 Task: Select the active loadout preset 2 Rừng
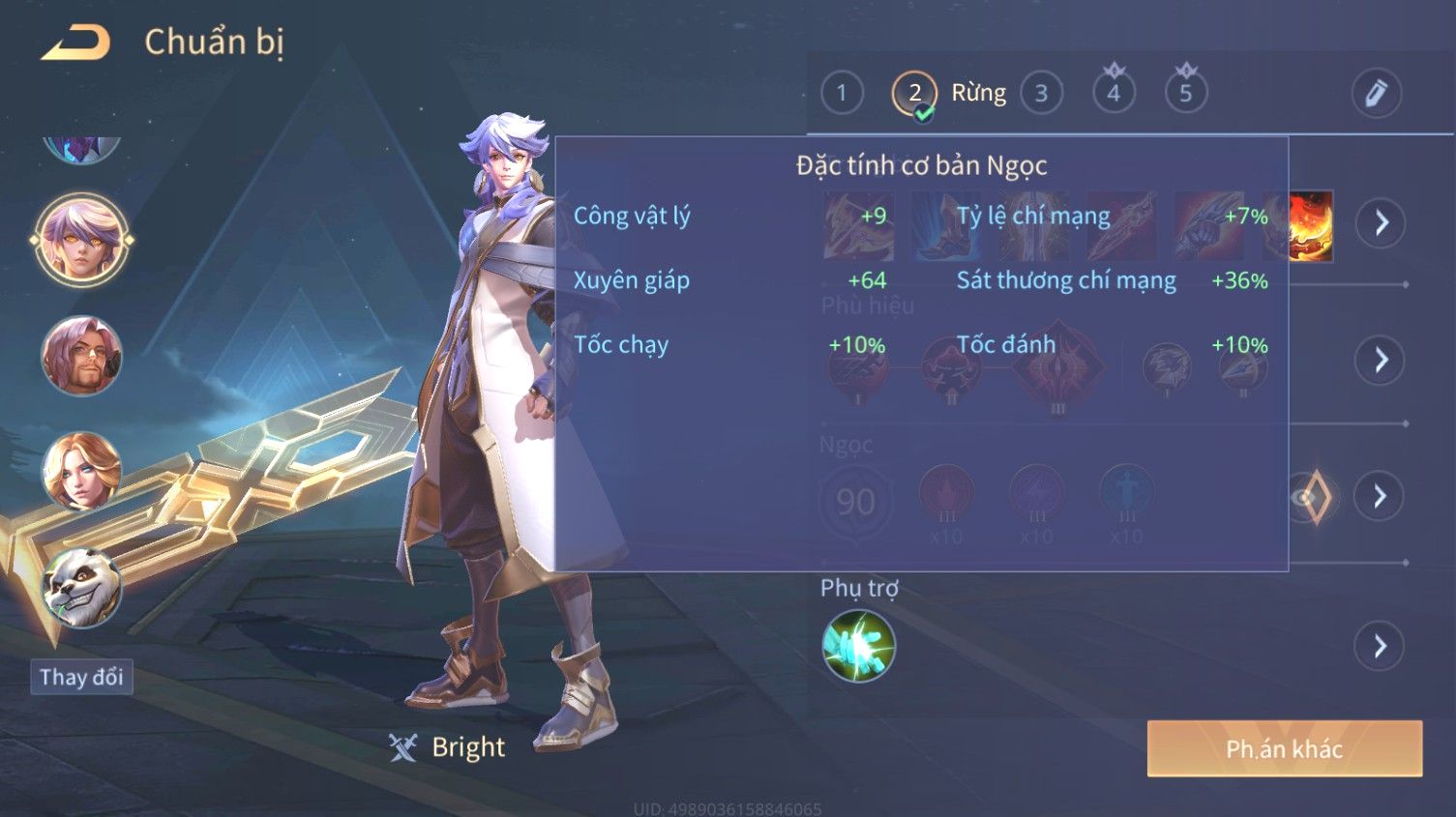tap(914, 94)
